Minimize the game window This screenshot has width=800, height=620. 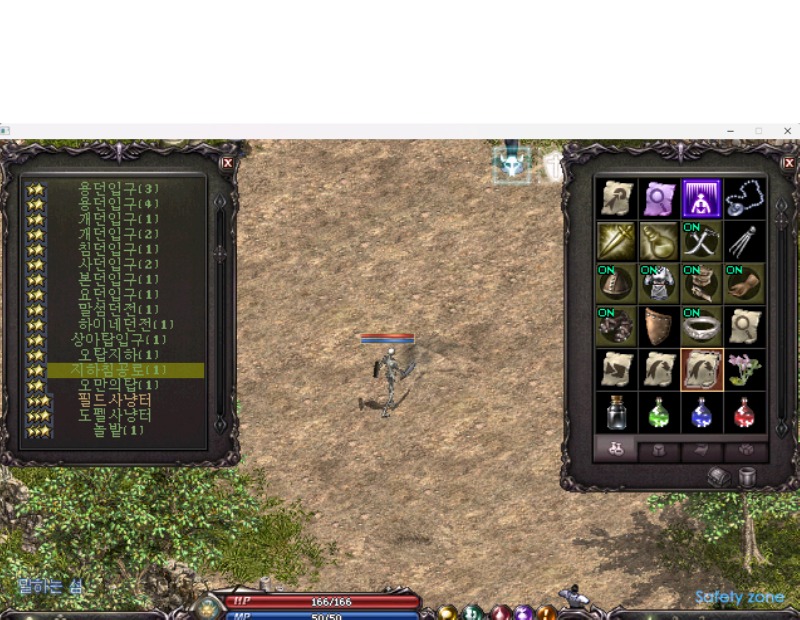(x=730, y=131)
